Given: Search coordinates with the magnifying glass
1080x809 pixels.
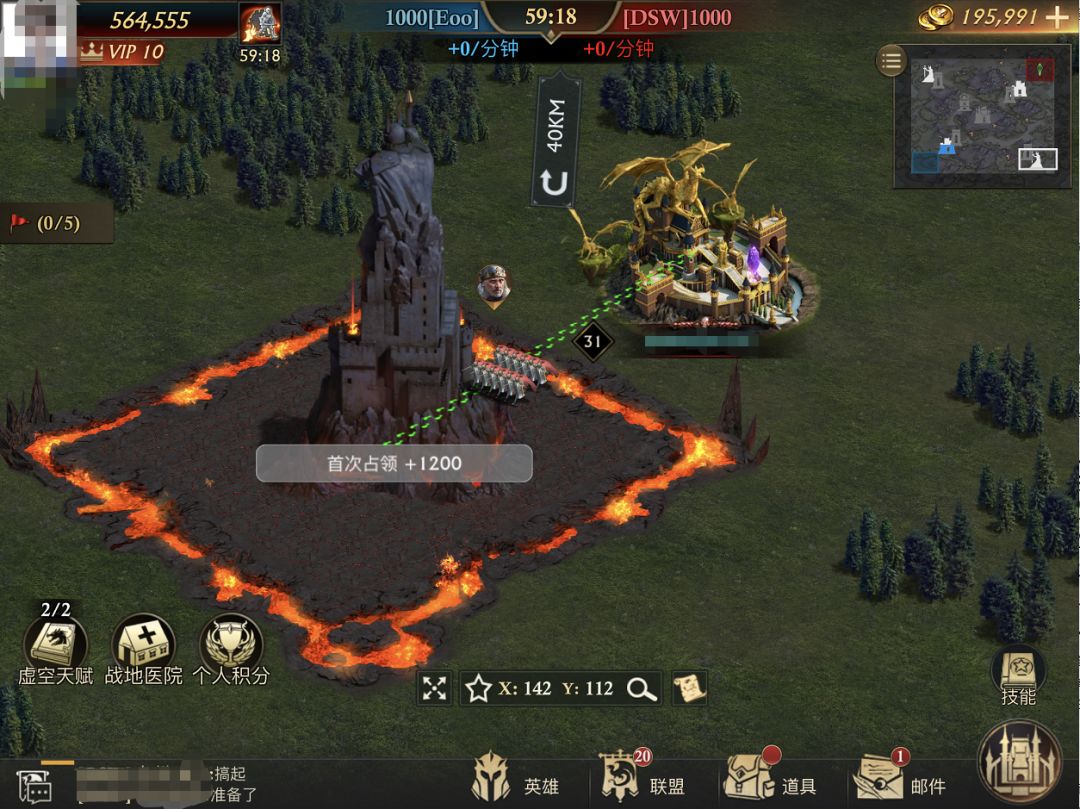Looking at the screenshot, I should (641, 688).
